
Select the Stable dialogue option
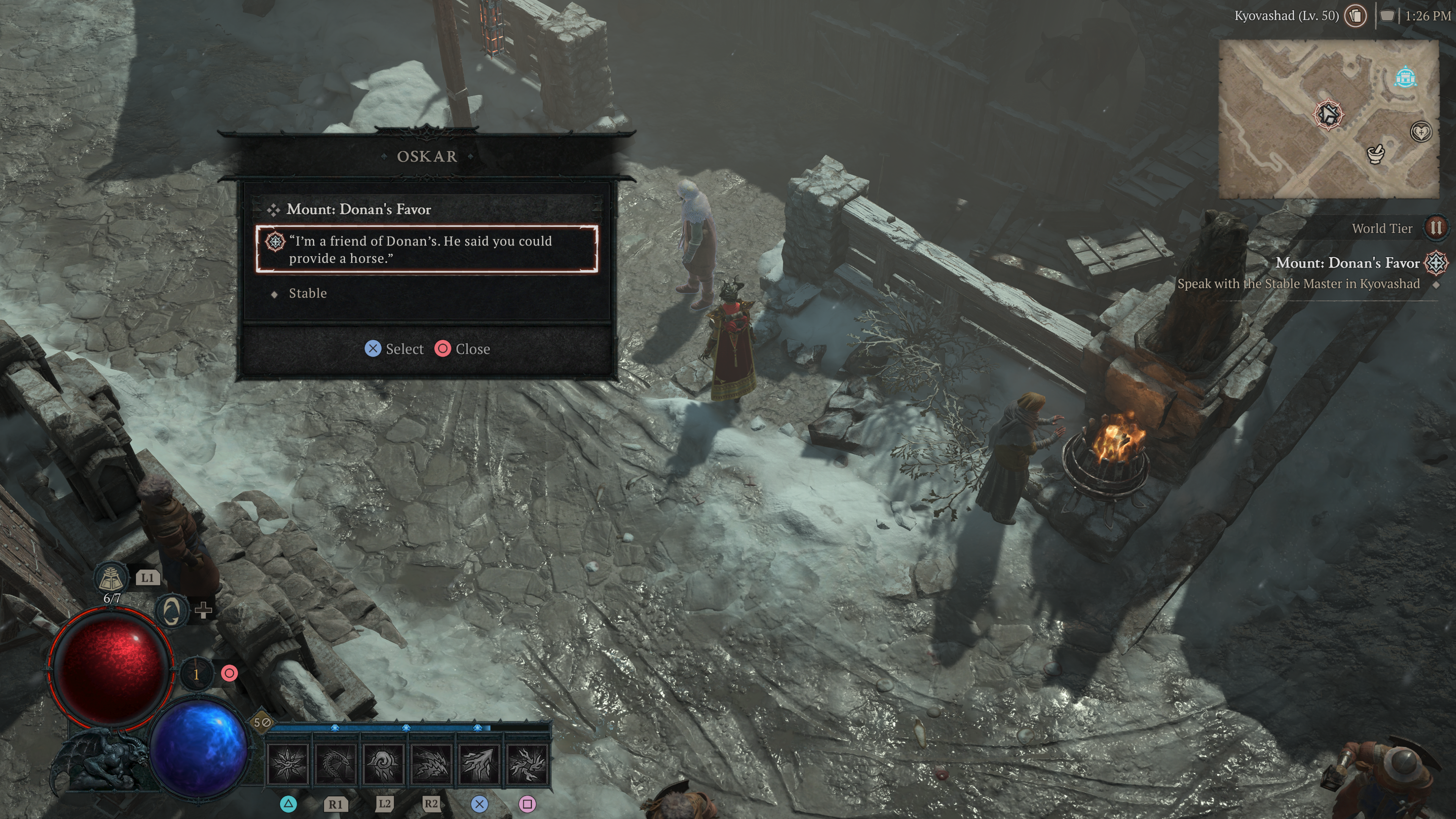point(308,293)
